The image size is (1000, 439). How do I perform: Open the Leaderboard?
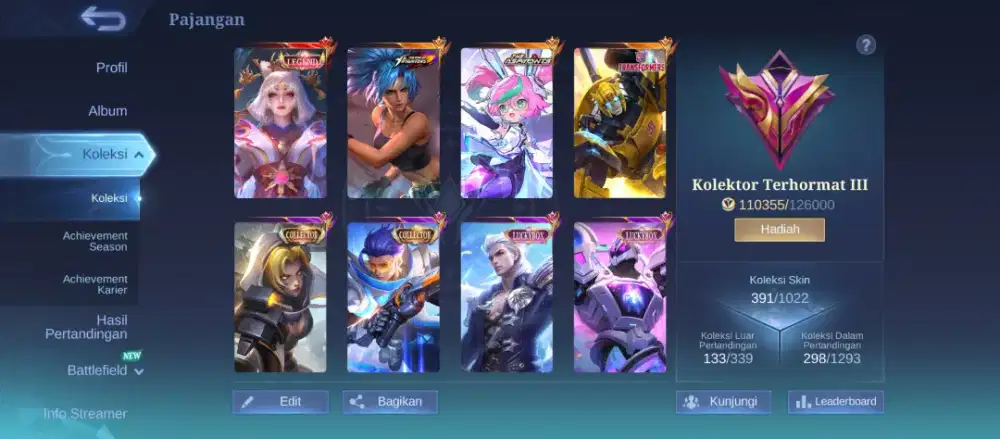[x=836, y=402]
